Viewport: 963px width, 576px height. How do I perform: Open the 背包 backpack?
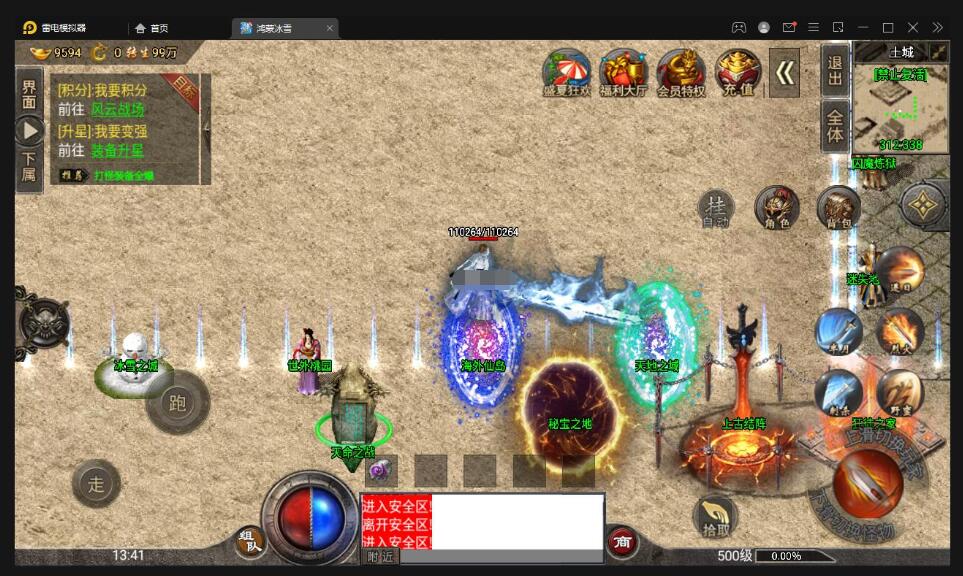(838, 208)
